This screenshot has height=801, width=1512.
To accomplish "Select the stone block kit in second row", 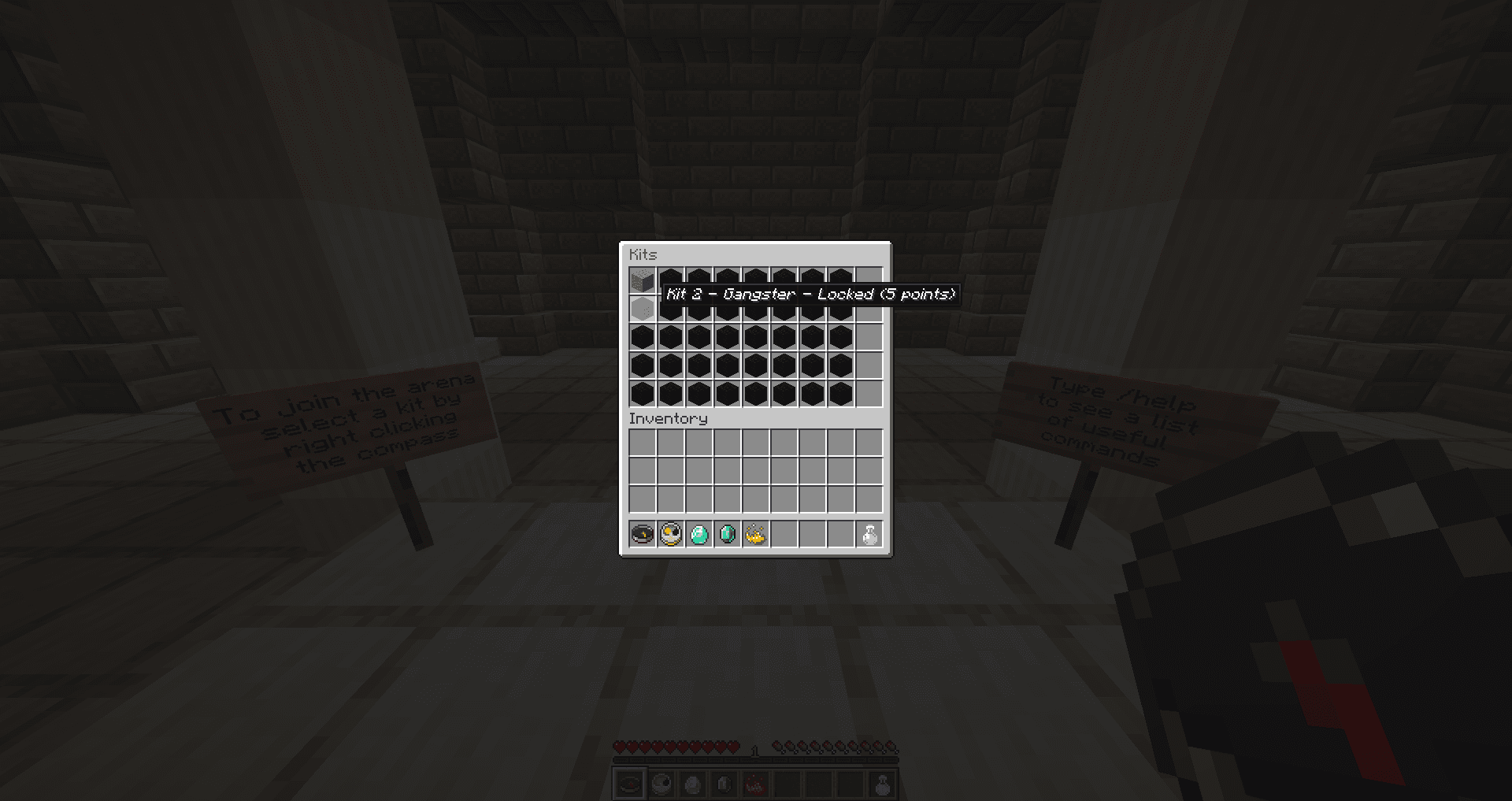I will (641, 308).
